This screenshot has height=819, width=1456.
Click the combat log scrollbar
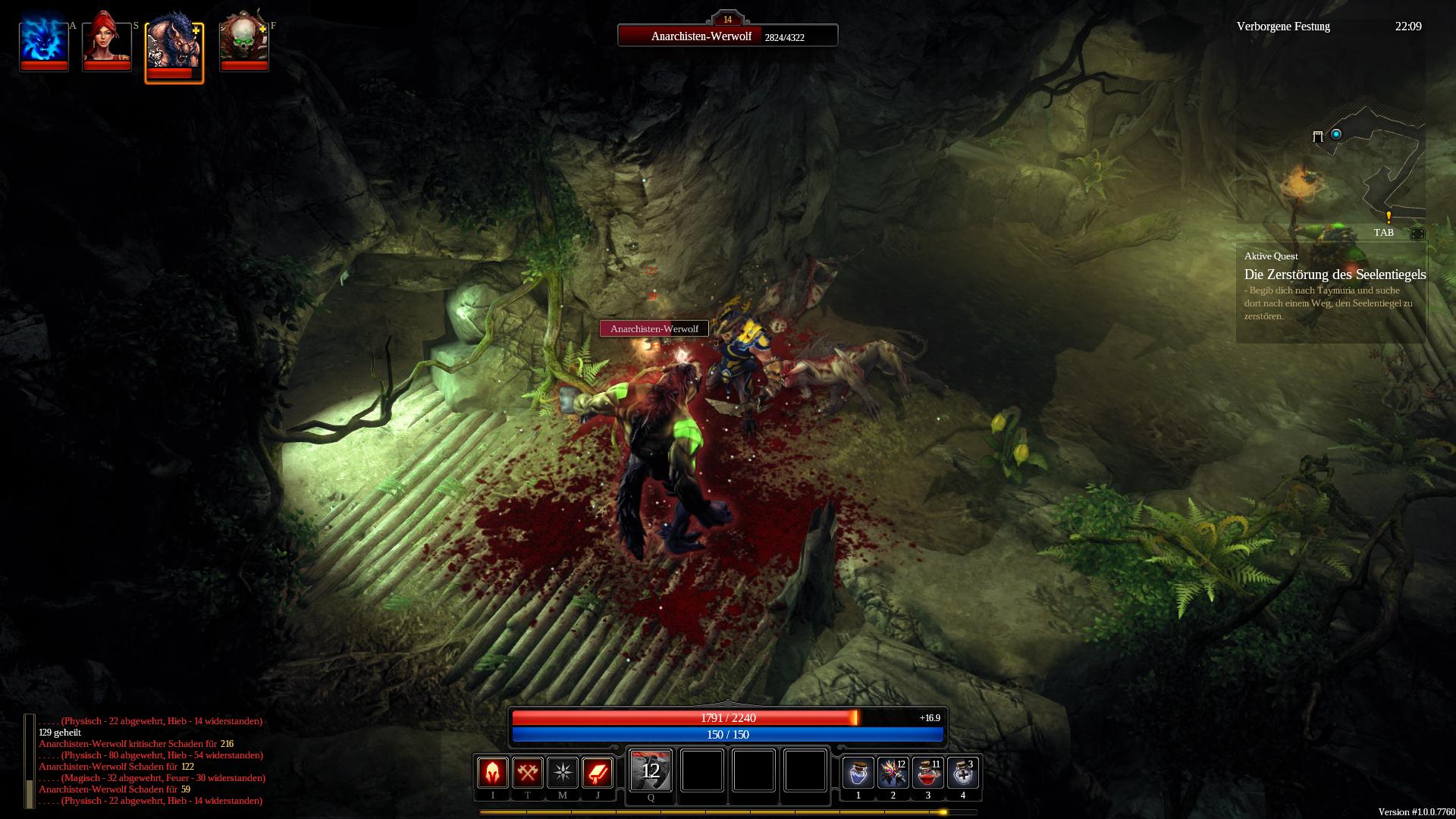(30, 761)
